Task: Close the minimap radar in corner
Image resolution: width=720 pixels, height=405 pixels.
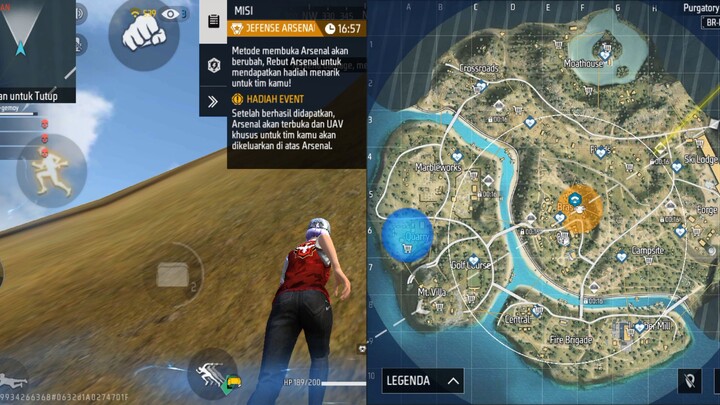Action: click(36, 49)
